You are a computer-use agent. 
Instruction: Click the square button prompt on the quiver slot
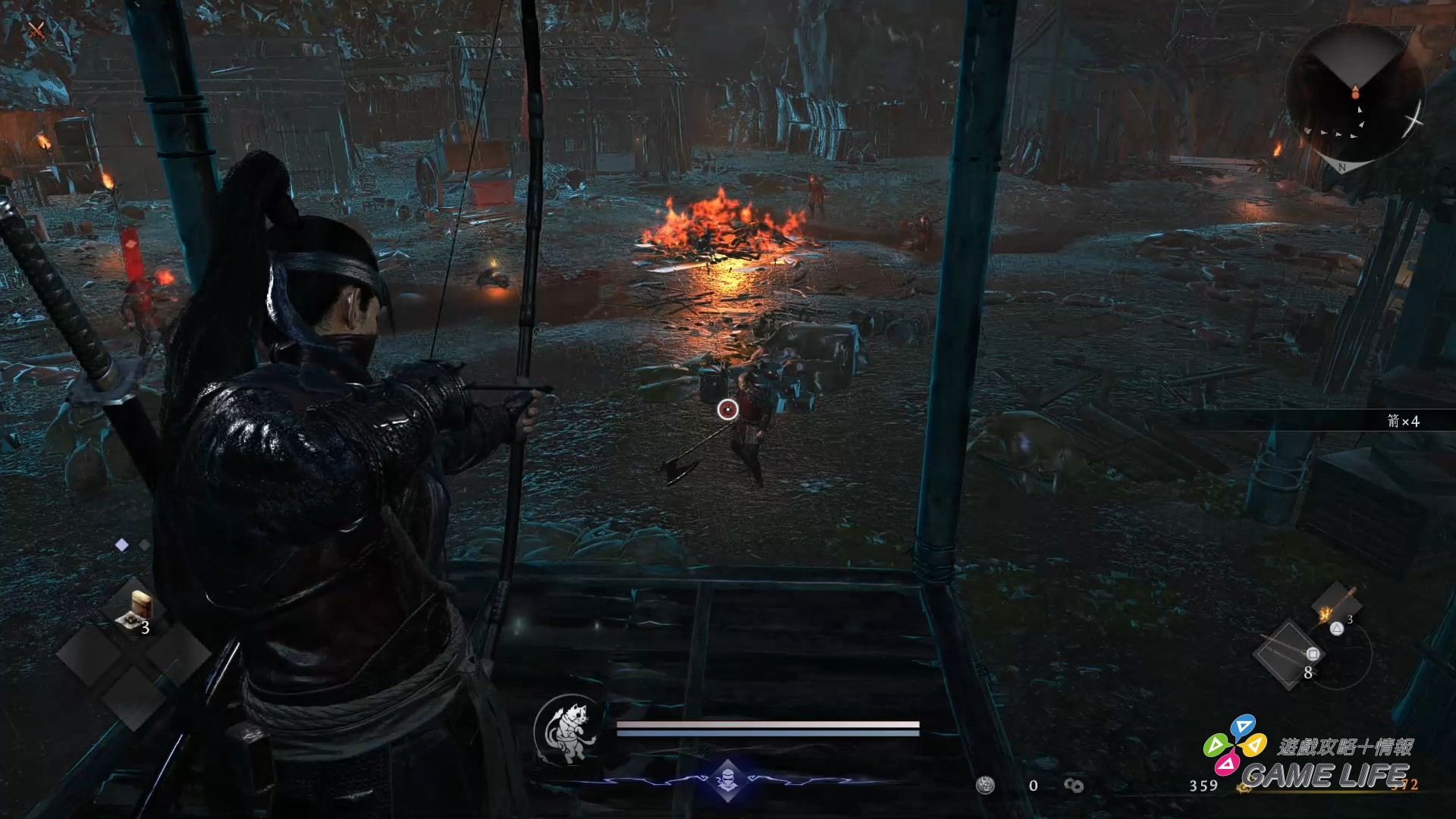click(1313, 654)
